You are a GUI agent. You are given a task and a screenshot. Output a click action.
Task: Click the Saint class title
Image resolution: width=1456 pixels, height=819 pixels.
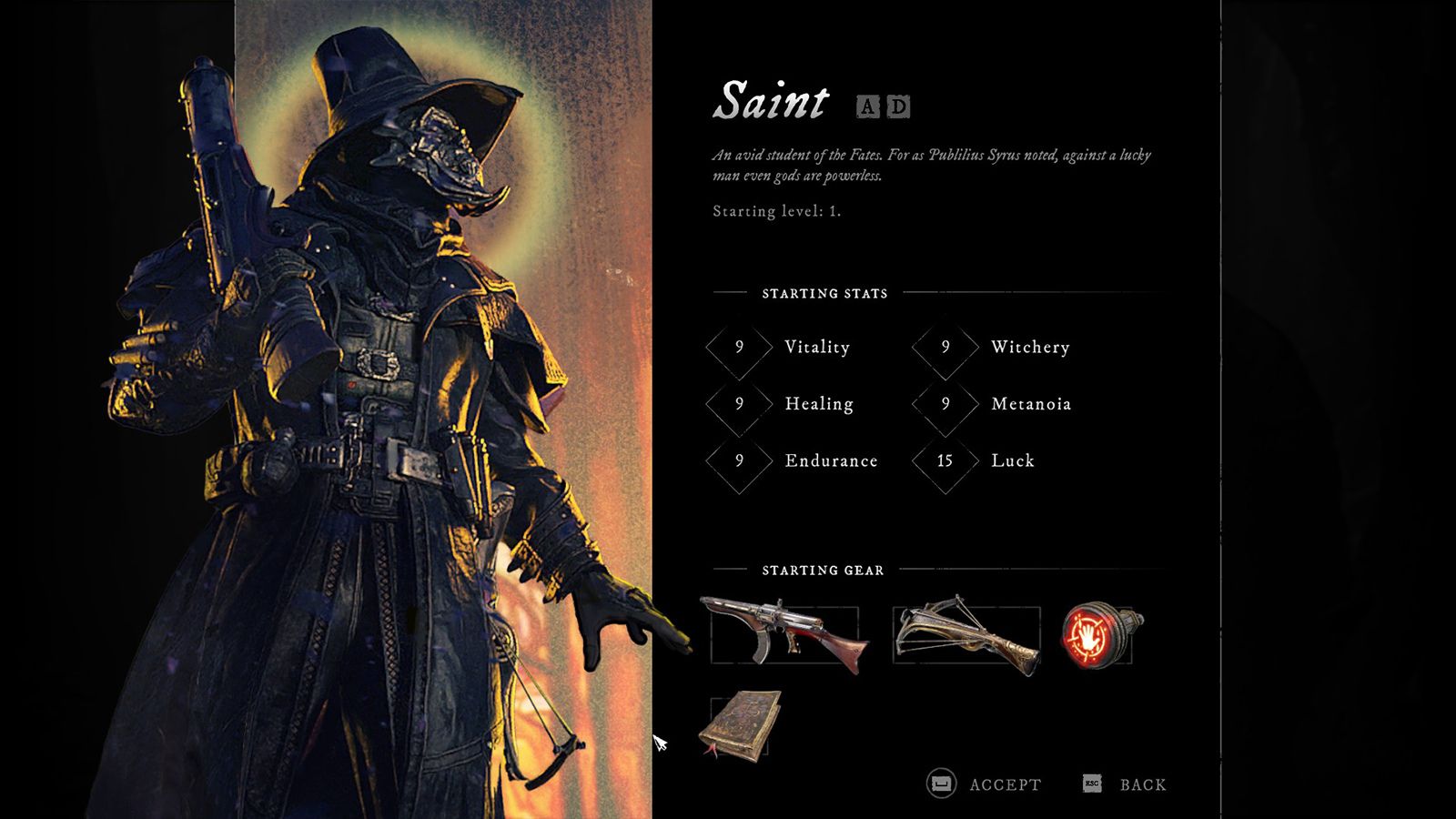pos(771,102)
